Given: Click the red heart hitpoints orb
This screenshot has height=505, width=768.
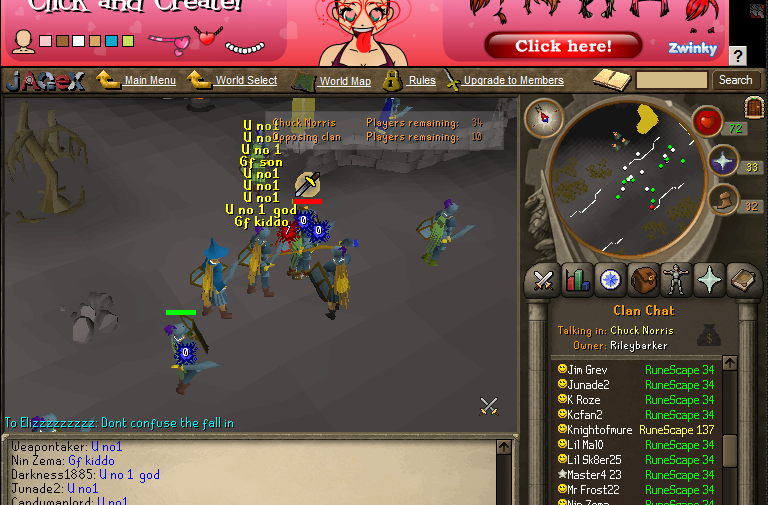Looking at the screenshot, I should coord(707,122).
